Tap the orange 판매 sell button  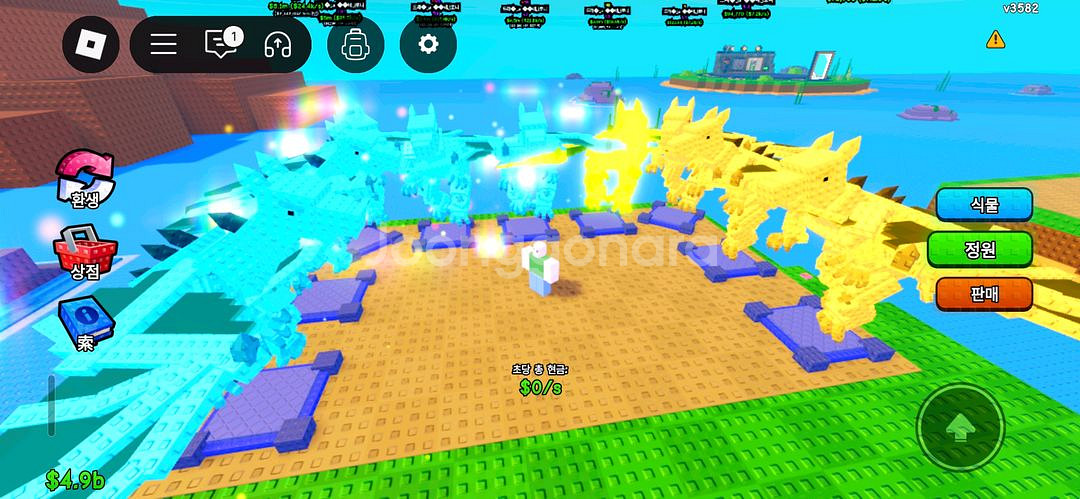[984, 294]
